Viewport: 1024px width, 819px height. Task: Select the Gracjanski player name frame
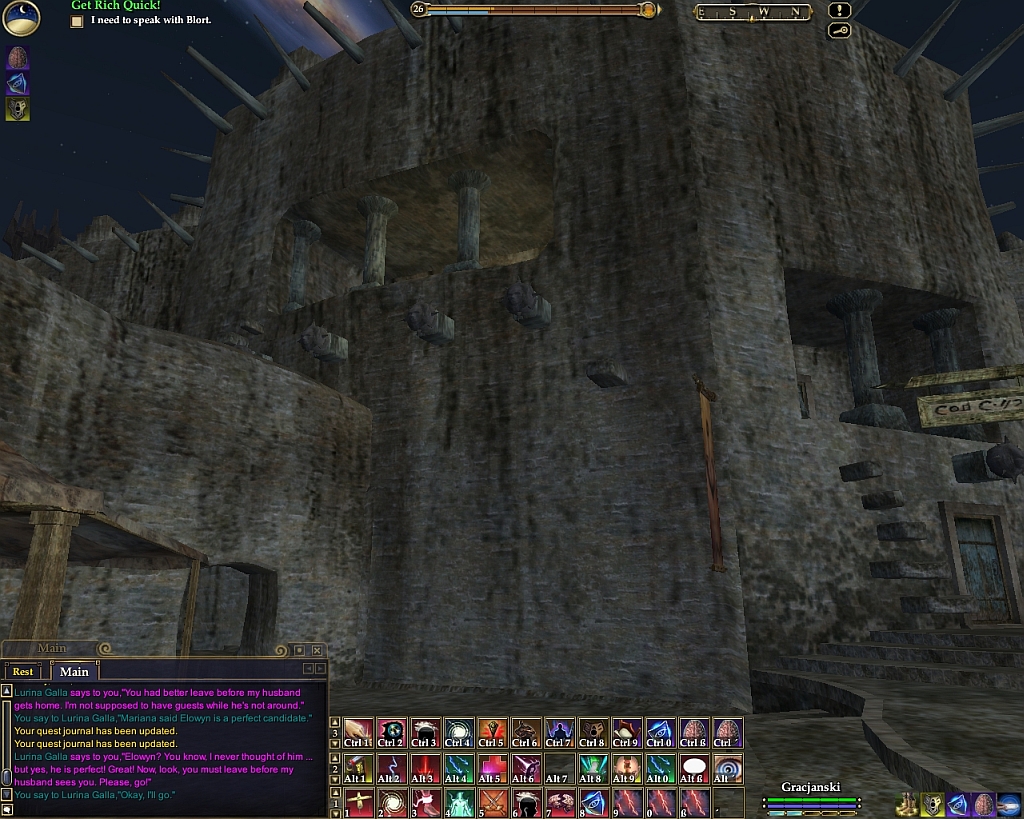810,787
